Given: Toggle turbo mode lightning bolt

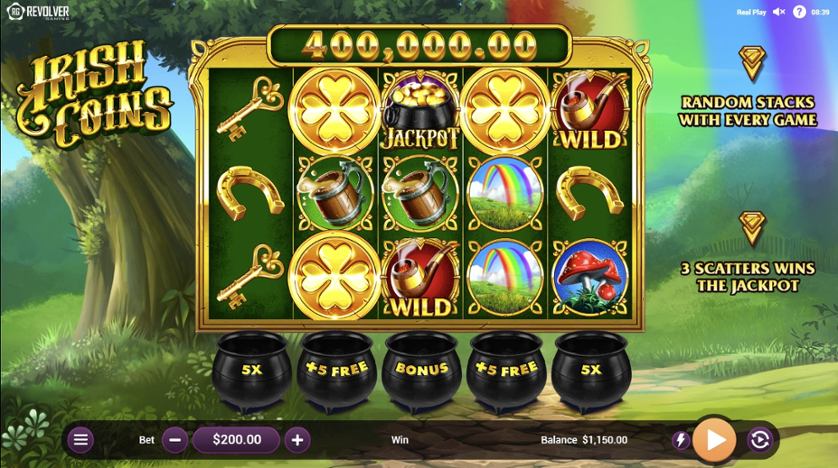Looking at the screenshot, I should tap(682, 440).
